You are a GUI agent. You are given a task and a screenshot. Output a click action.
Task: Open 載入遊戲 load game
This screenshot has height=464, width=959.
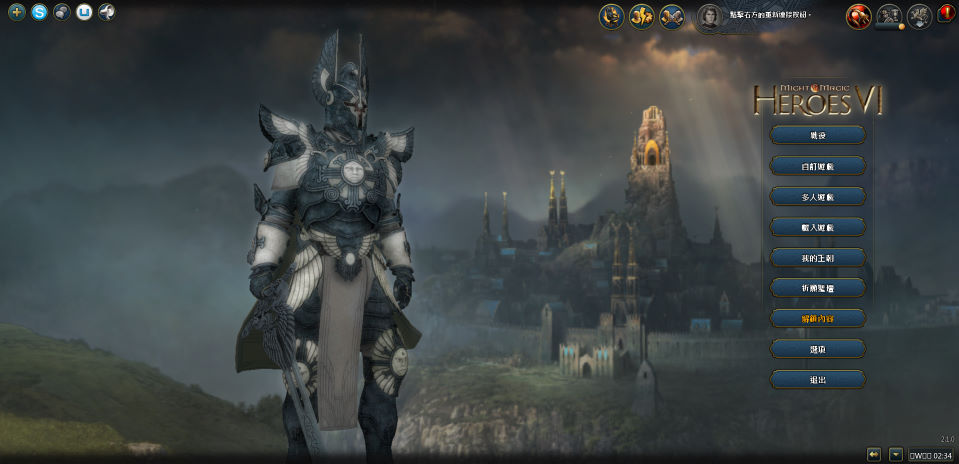[818, 228]
